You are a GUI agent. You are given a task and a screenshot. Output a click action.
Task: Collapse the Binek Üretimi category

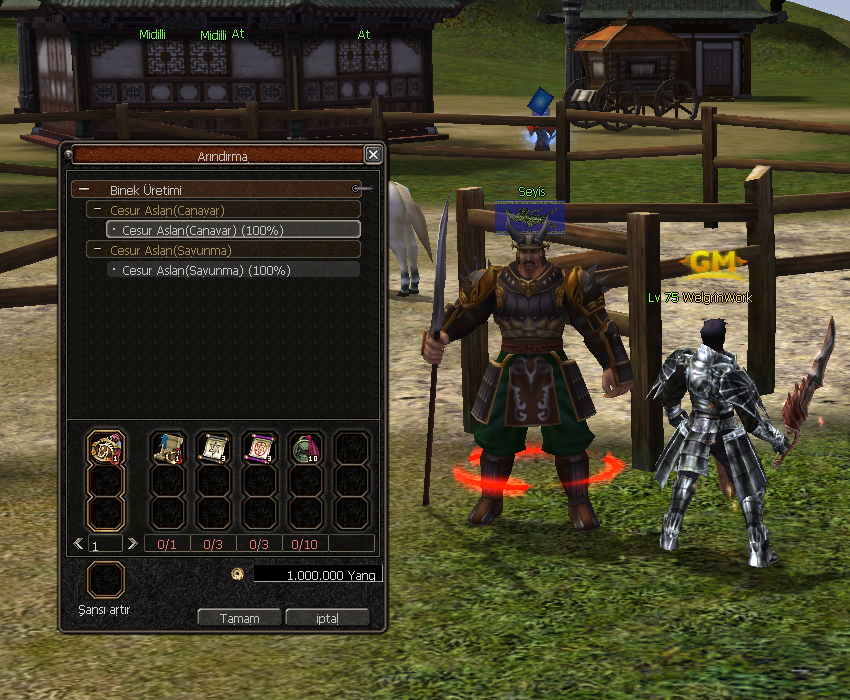(85, 189)
